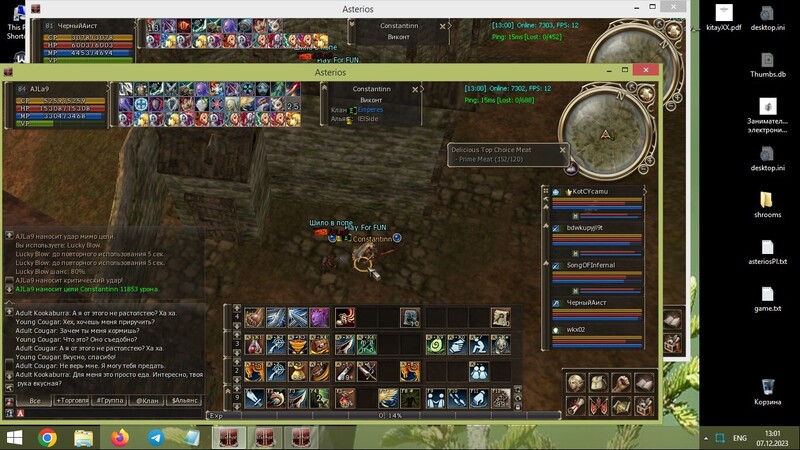Select party member wkx02
The height and width of the screenshot is (450, 800).
click(580, 329)
